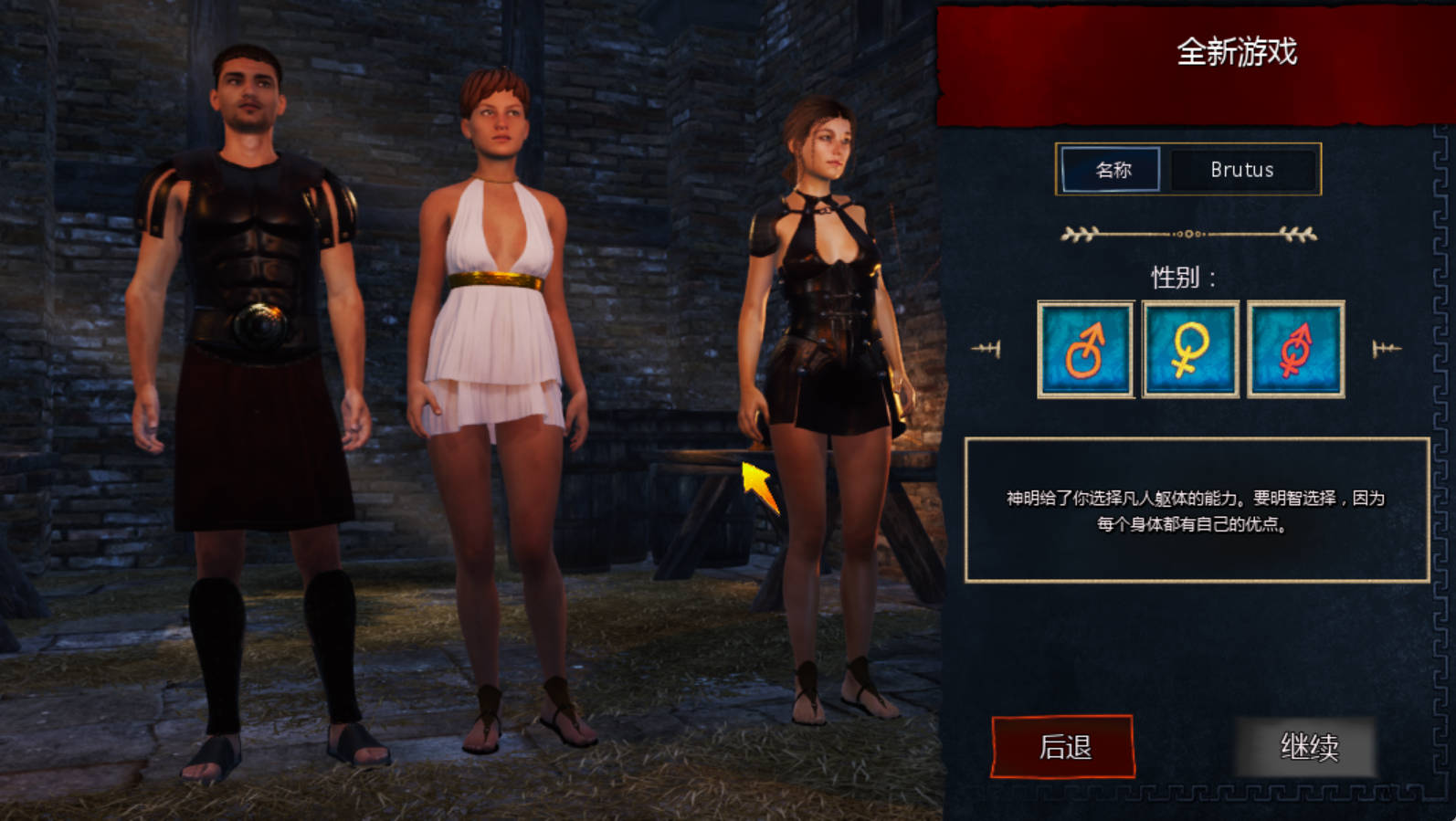Screen dimensions: 1456x821
Task: Select the orange male gender symbol
Action: click(x=1085, y=349)
